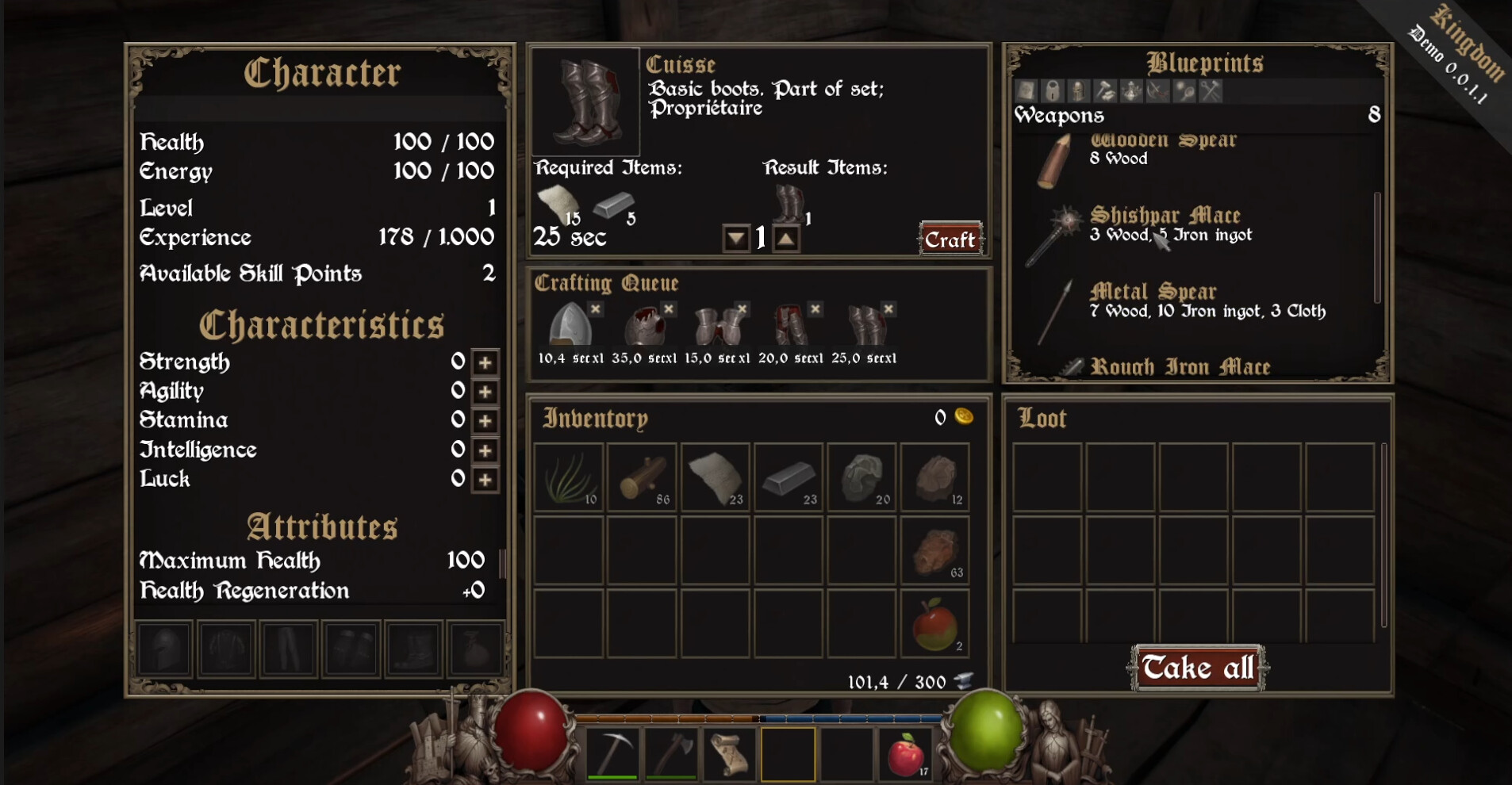Increase the craft quantity with the up arrow

786,238
